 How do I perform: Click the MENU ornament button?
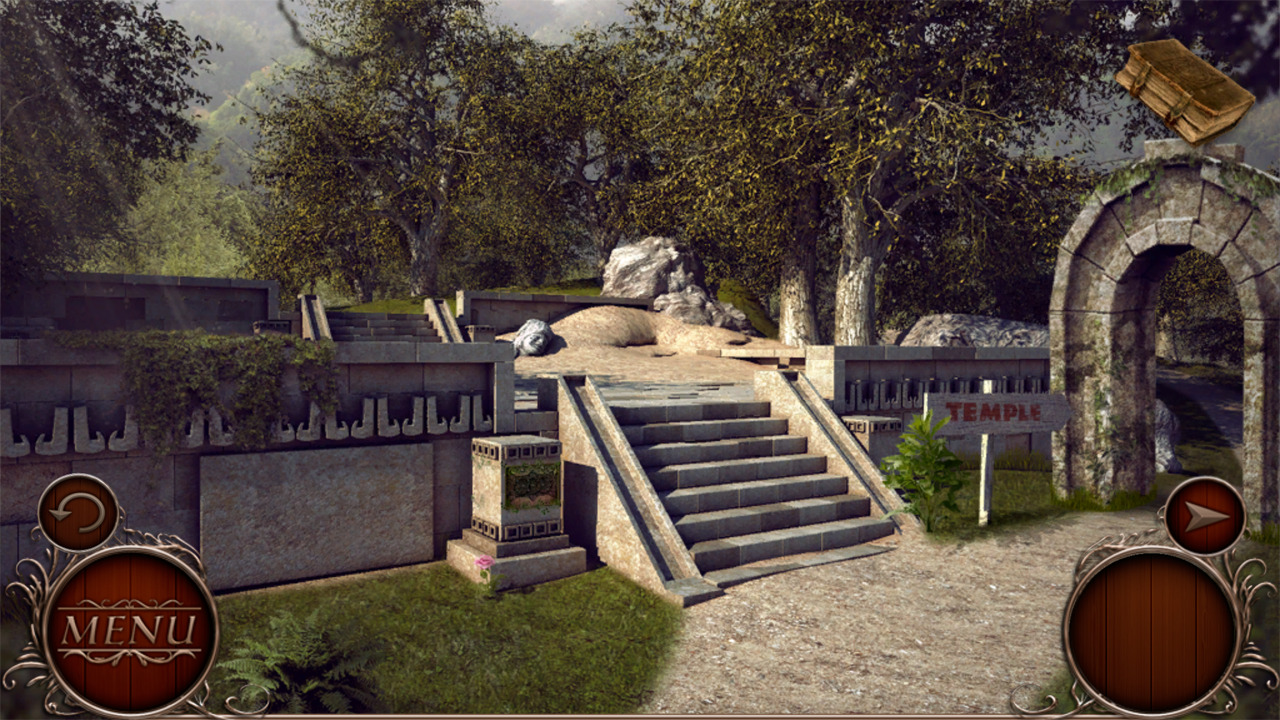[x=128, y=630]
